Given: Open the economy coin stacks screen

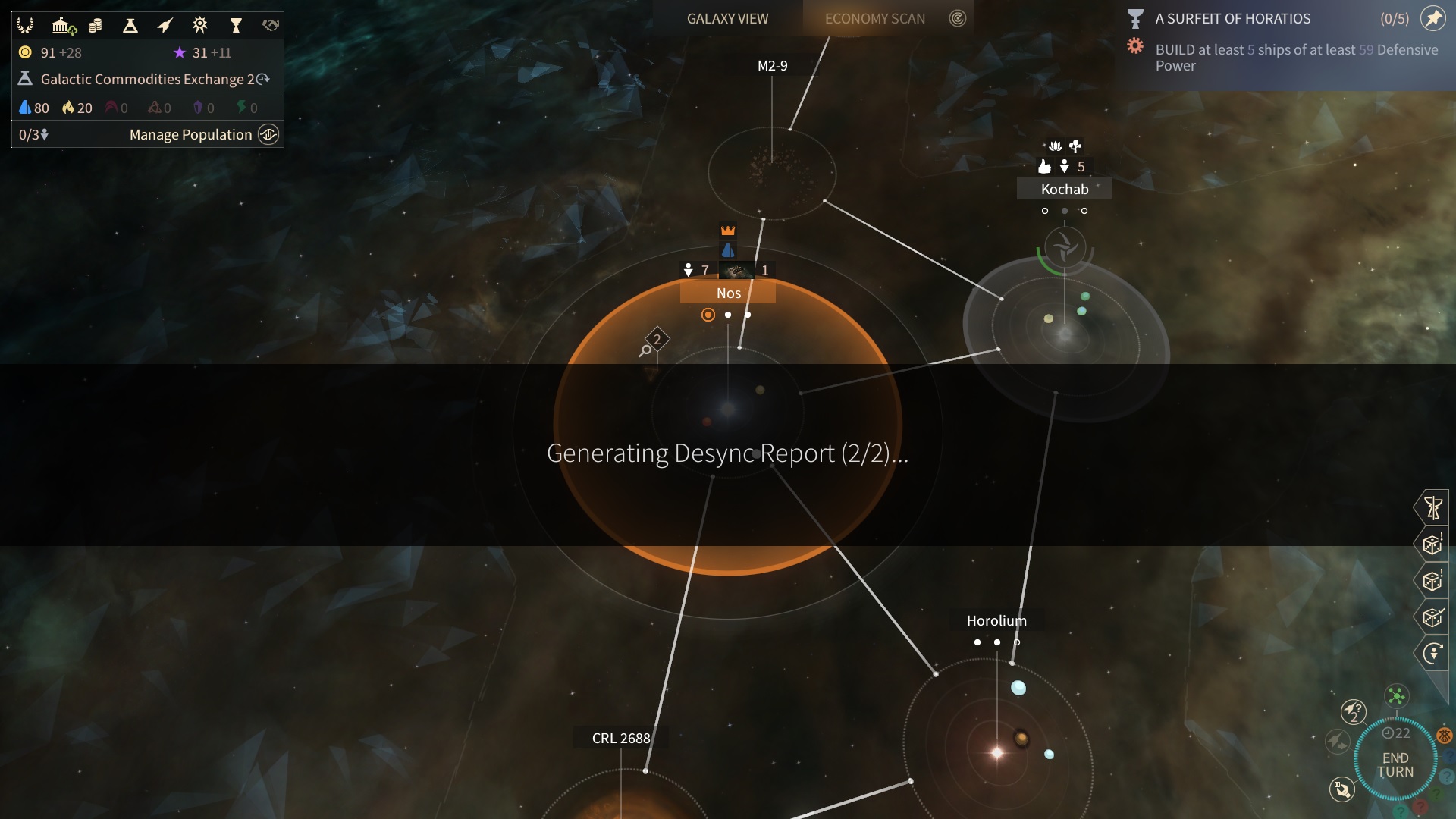Looking at the screenshot, I should (x=96, y=26).
